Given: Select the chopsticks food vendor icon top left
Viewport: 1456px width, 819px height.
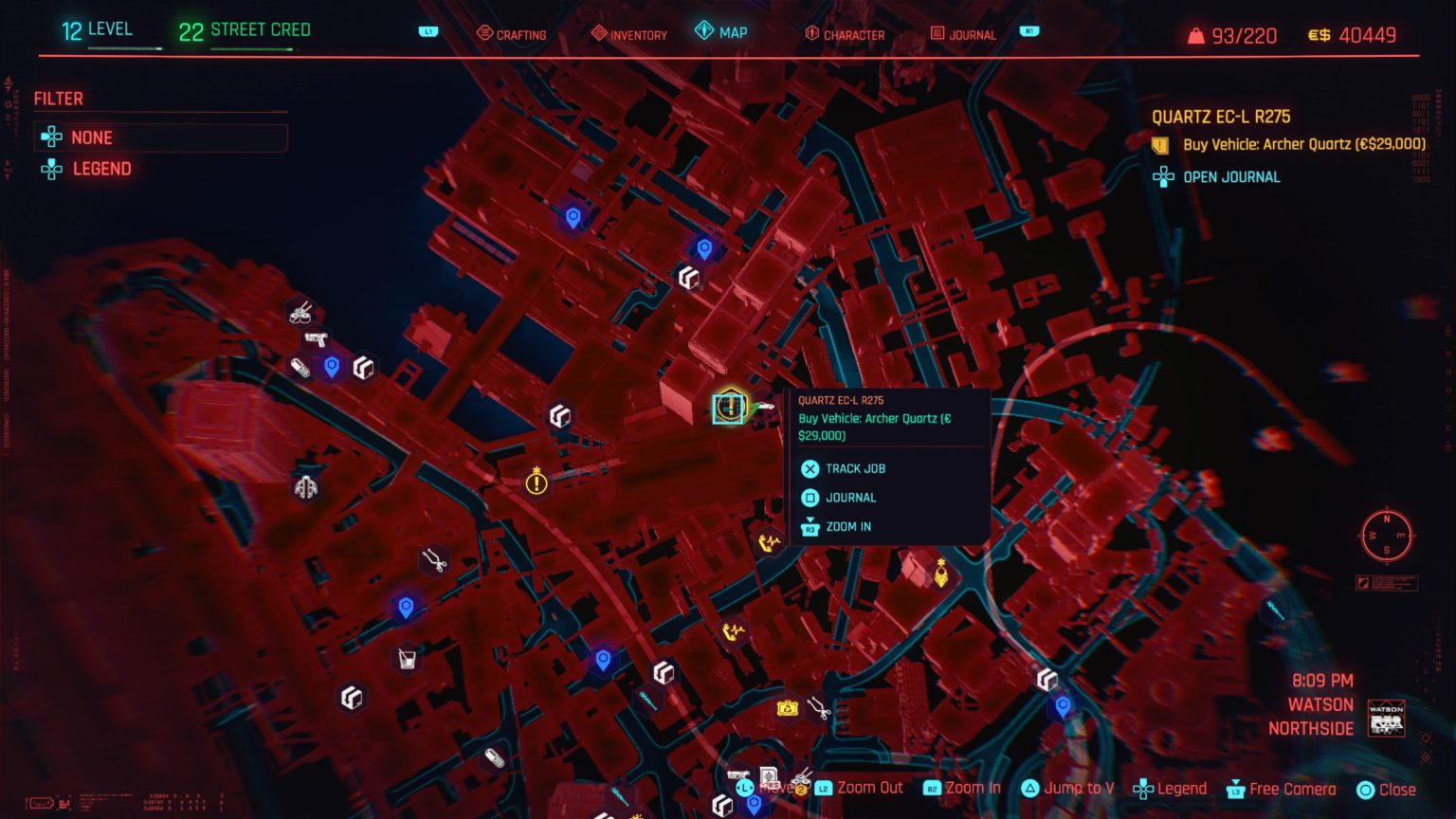Looking at the screenshot, I should point(300,313).
